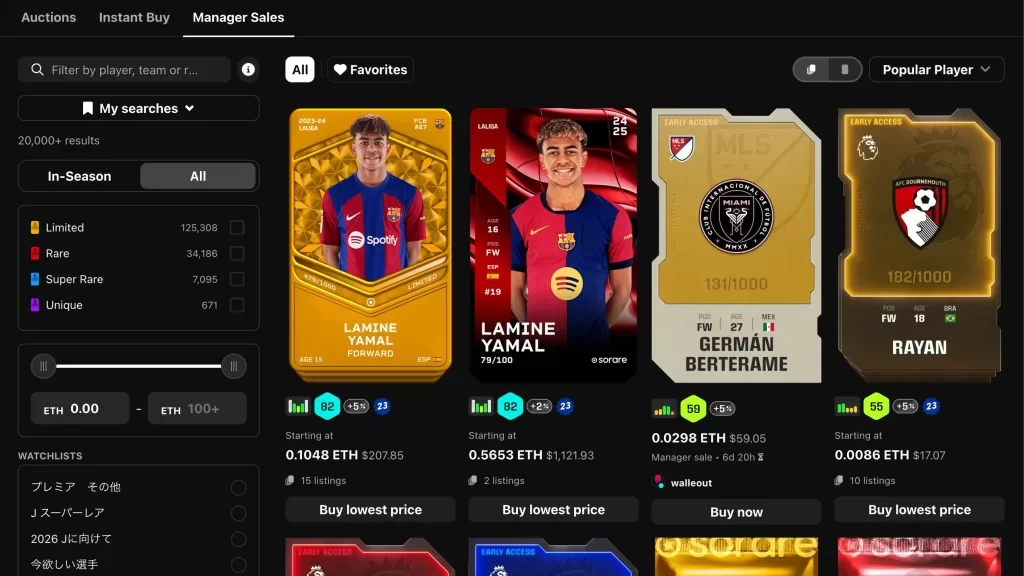Show only Favorites cards
This screenshot has width=1024, height=576.
point(370,70)
